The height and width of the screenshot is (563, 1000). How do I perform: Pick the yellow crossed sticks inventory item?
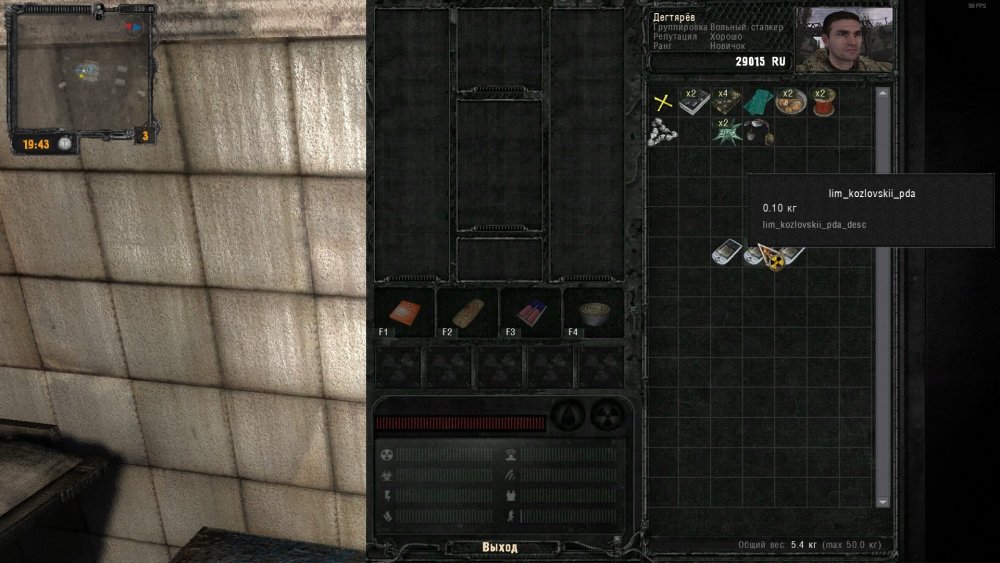(661, 101)
